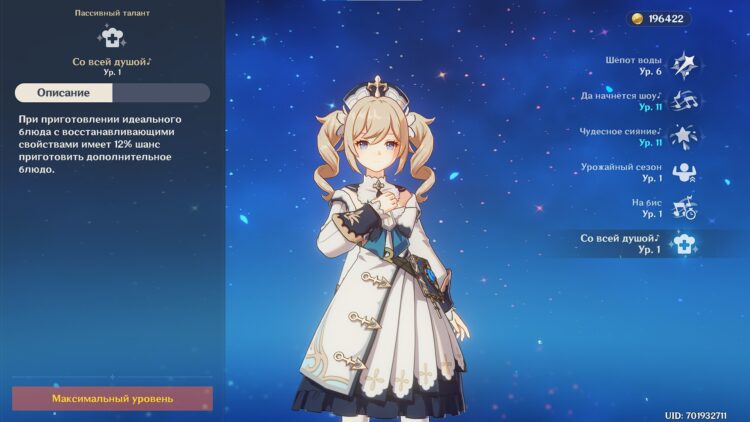Image resolution: width=750 pixels, height=422 pixels.
Task: Click the Максимальный уровень button
Action: point(112,398)
